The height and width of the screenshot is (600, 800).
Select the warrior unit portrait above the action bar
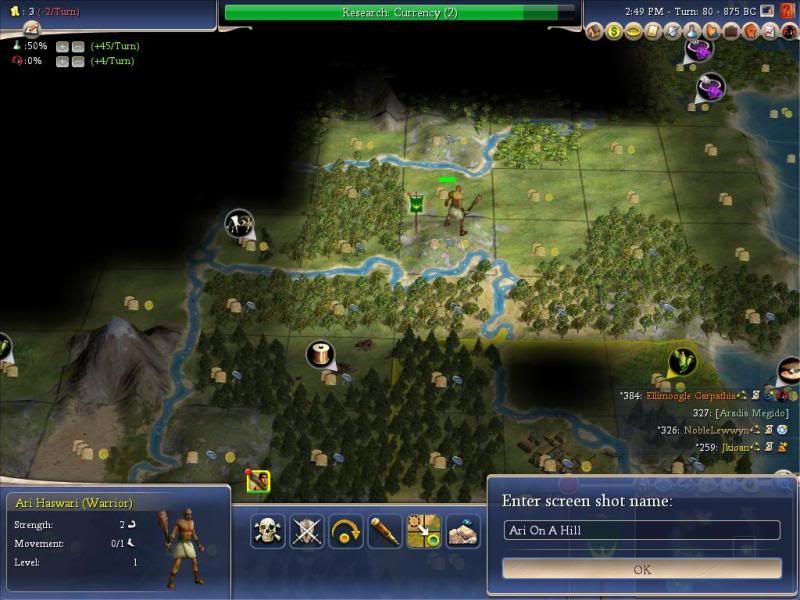(x=258, y=482)
